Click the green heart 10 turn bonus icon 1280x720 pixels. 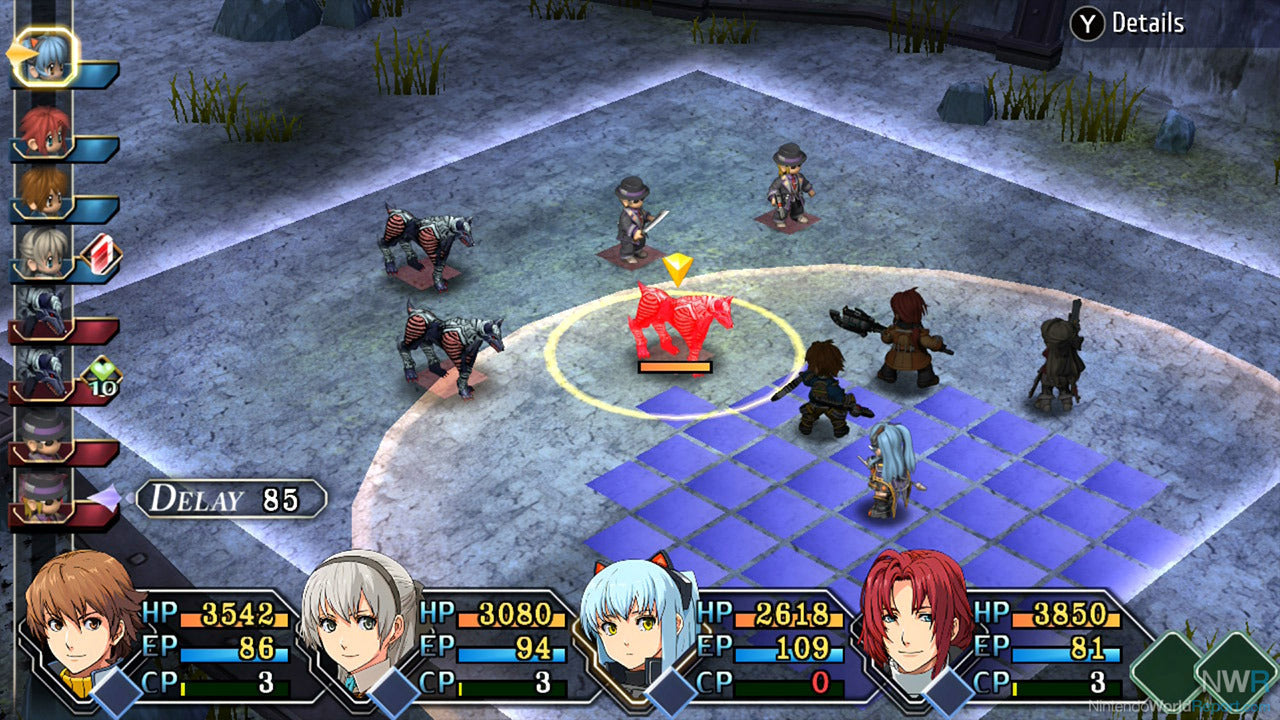[102, 377]
